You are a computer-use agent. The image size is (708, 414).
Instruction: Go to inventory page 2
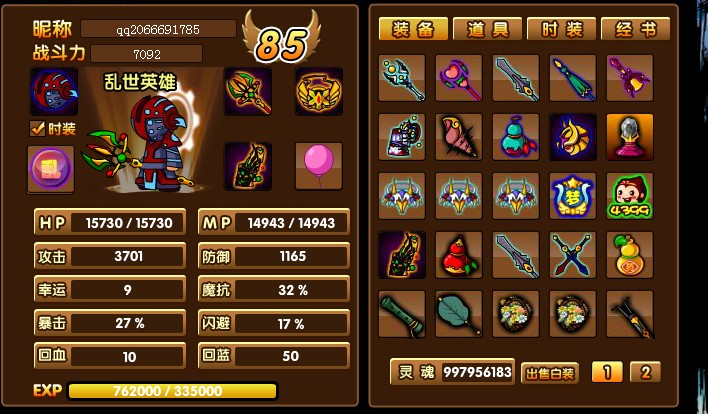tap(645, 373)
